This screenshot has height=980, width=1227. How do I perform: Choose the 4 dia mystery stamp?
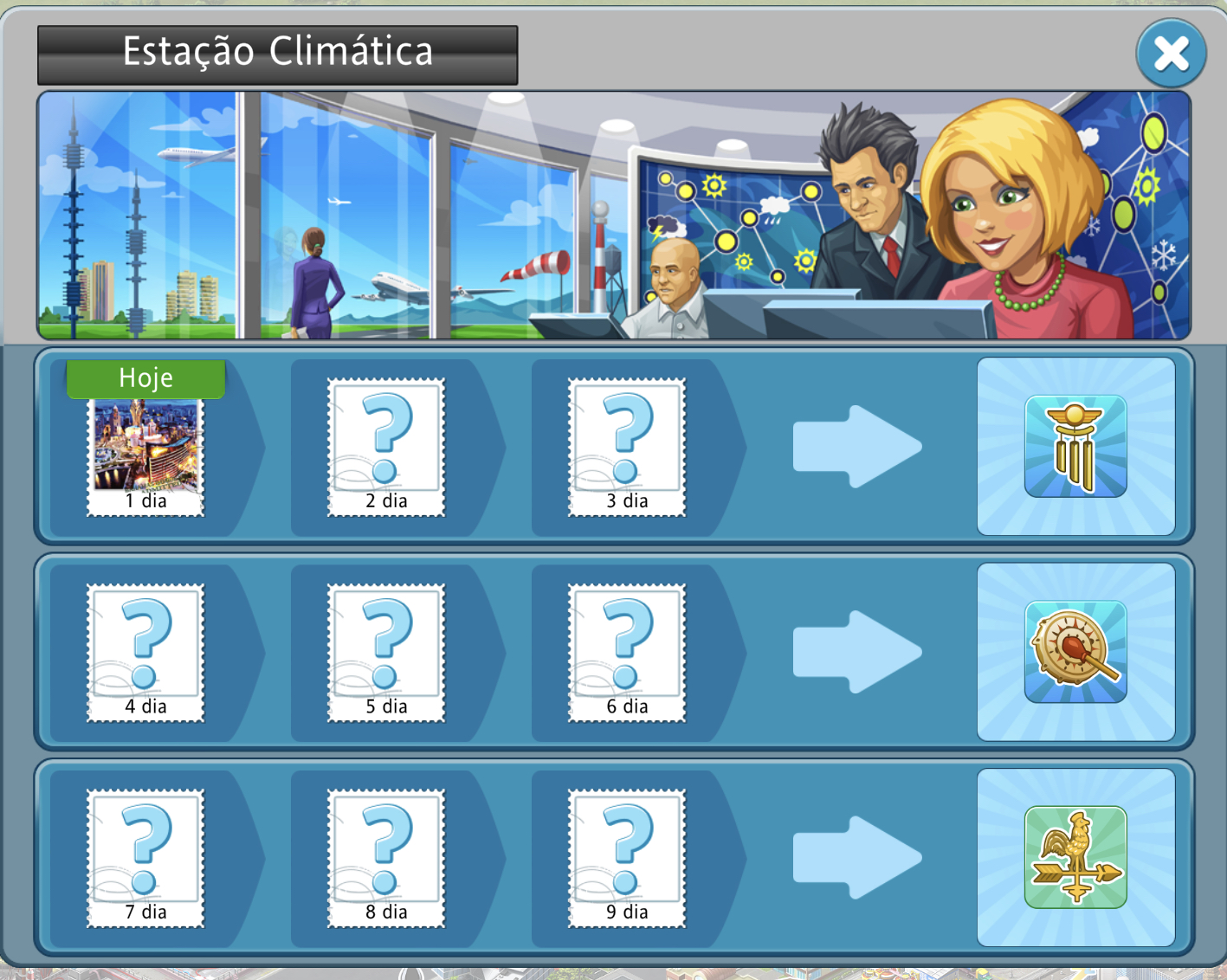(145, 653)
